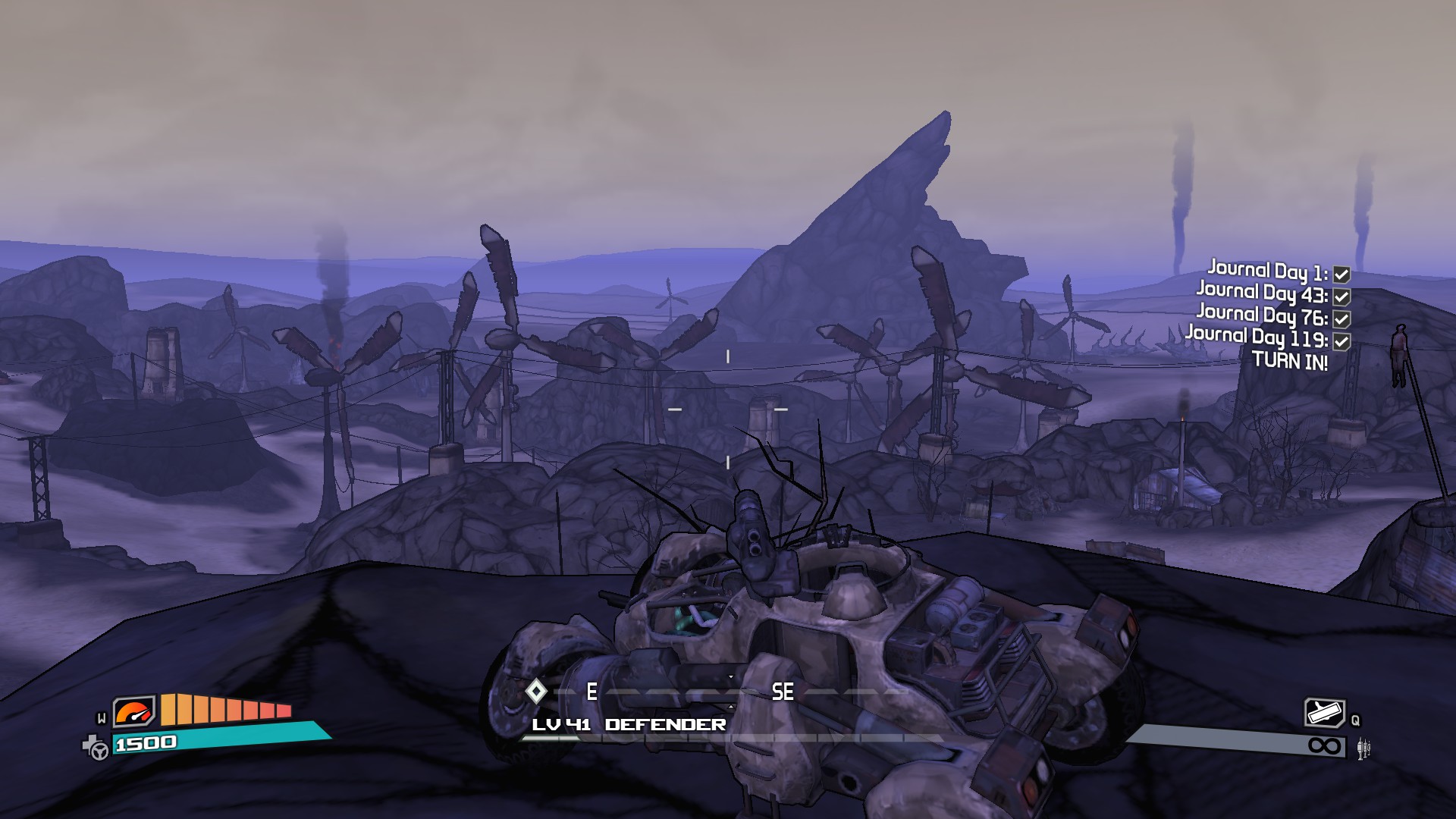Click the steering wheel vehicle health icon
1456x819 pixels.
(x=96, y=748)
